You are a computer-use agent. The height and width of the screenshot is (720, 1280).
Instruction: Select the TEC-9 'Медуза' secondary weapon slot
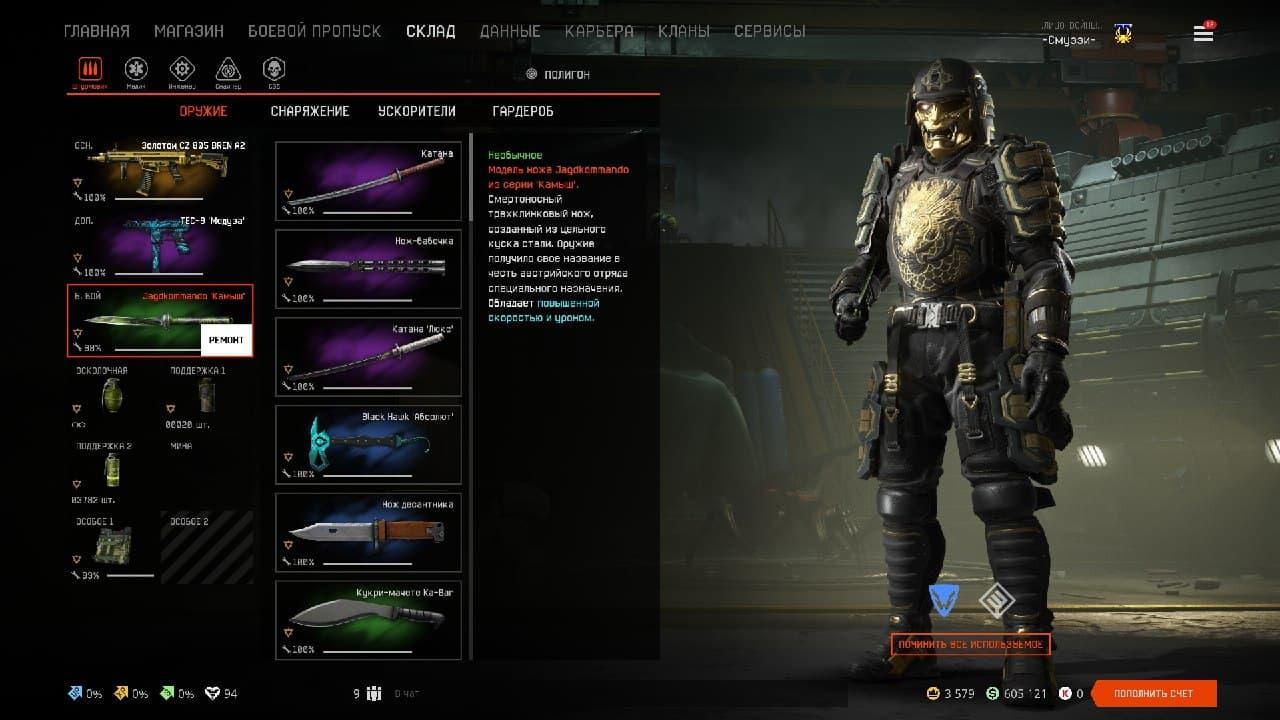click(x=160, y=244)
